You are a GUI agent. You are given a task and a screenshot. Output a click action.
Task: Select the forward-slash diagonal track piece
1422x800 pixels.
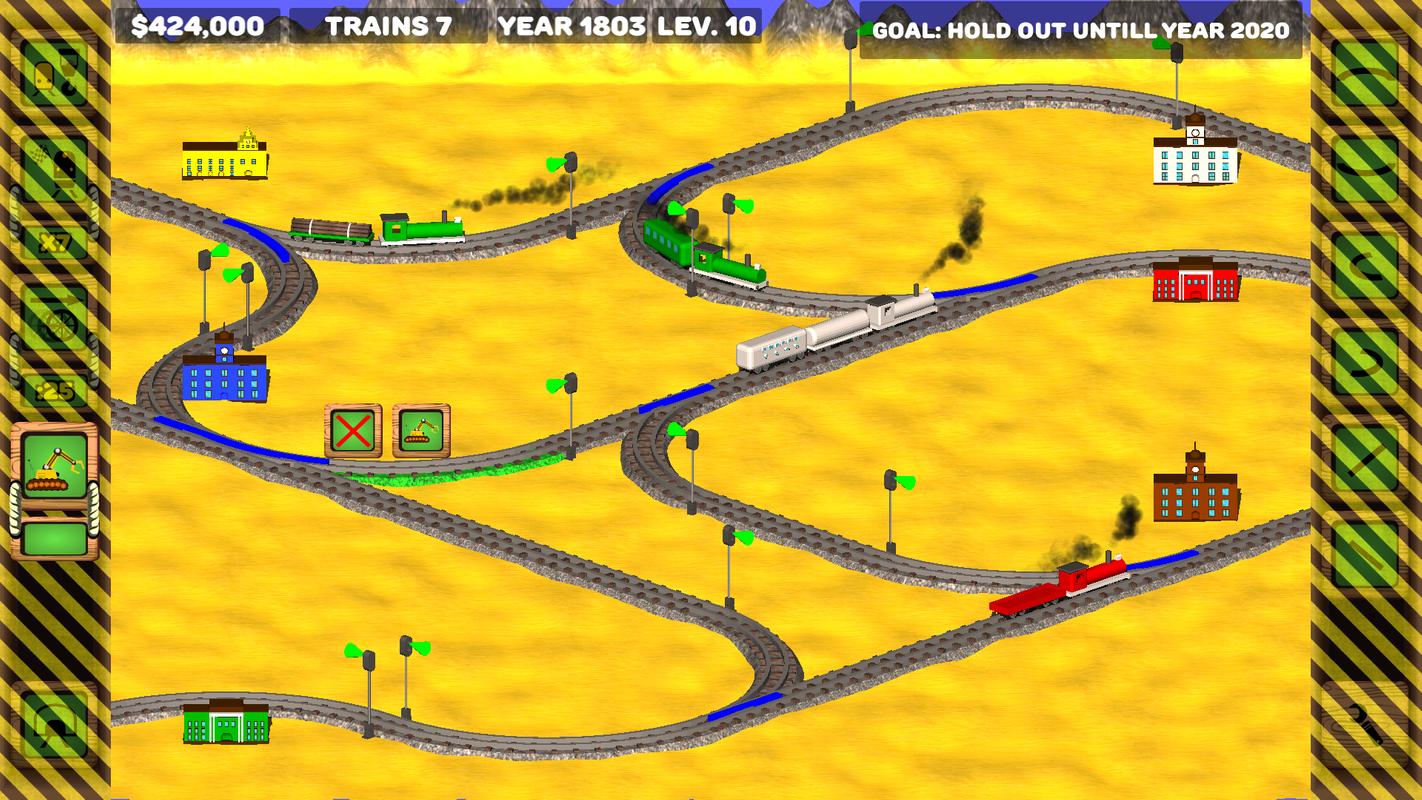pos(1365,457)
